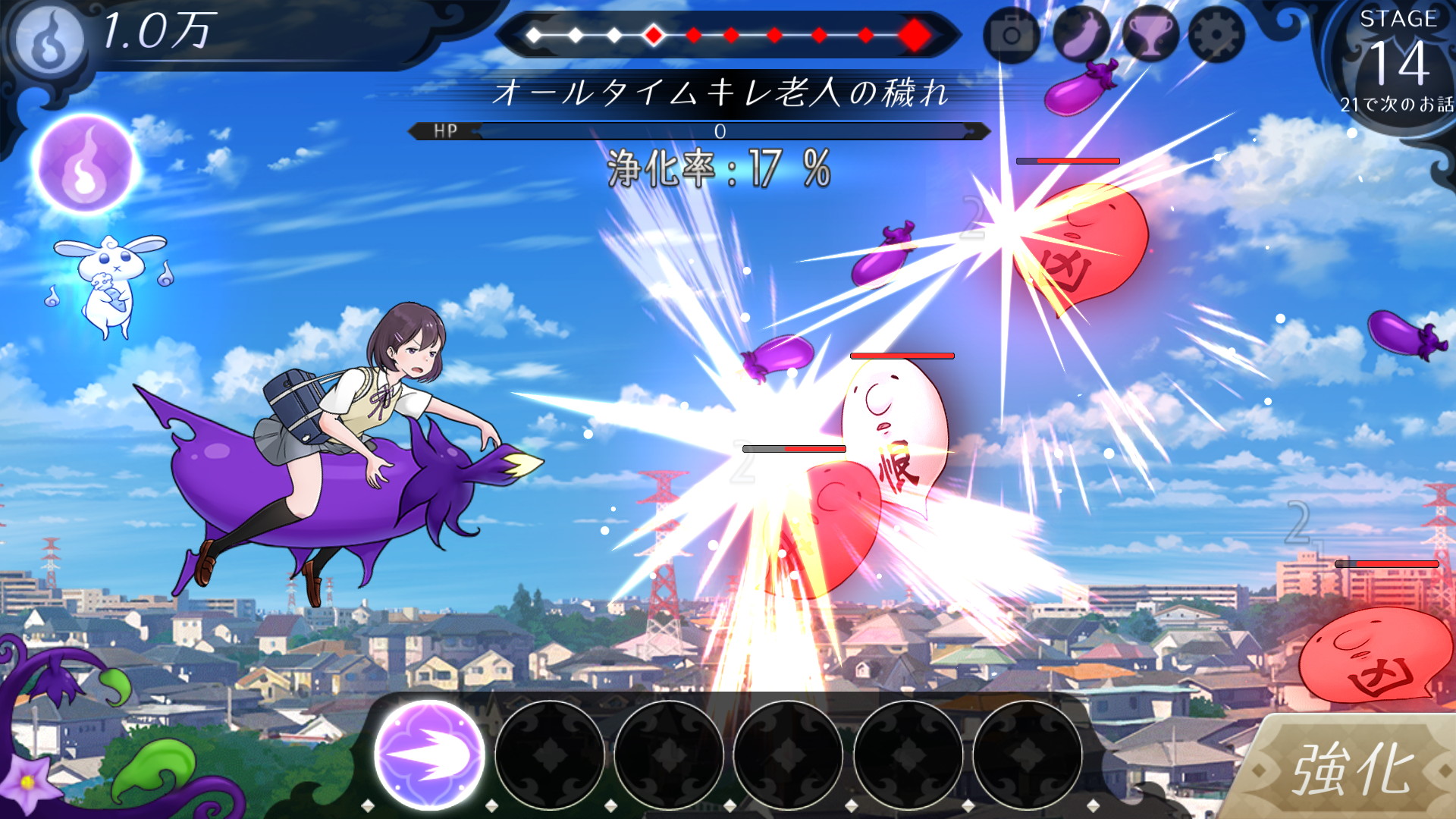Activate the purple dash skill

[x=429, y=755]
